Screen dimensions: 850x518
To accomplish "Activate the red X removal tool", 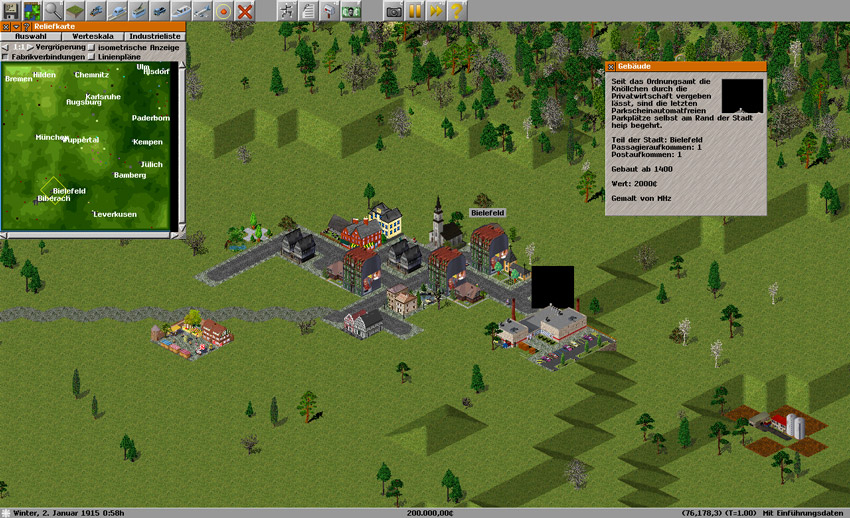I will (244, 10).
